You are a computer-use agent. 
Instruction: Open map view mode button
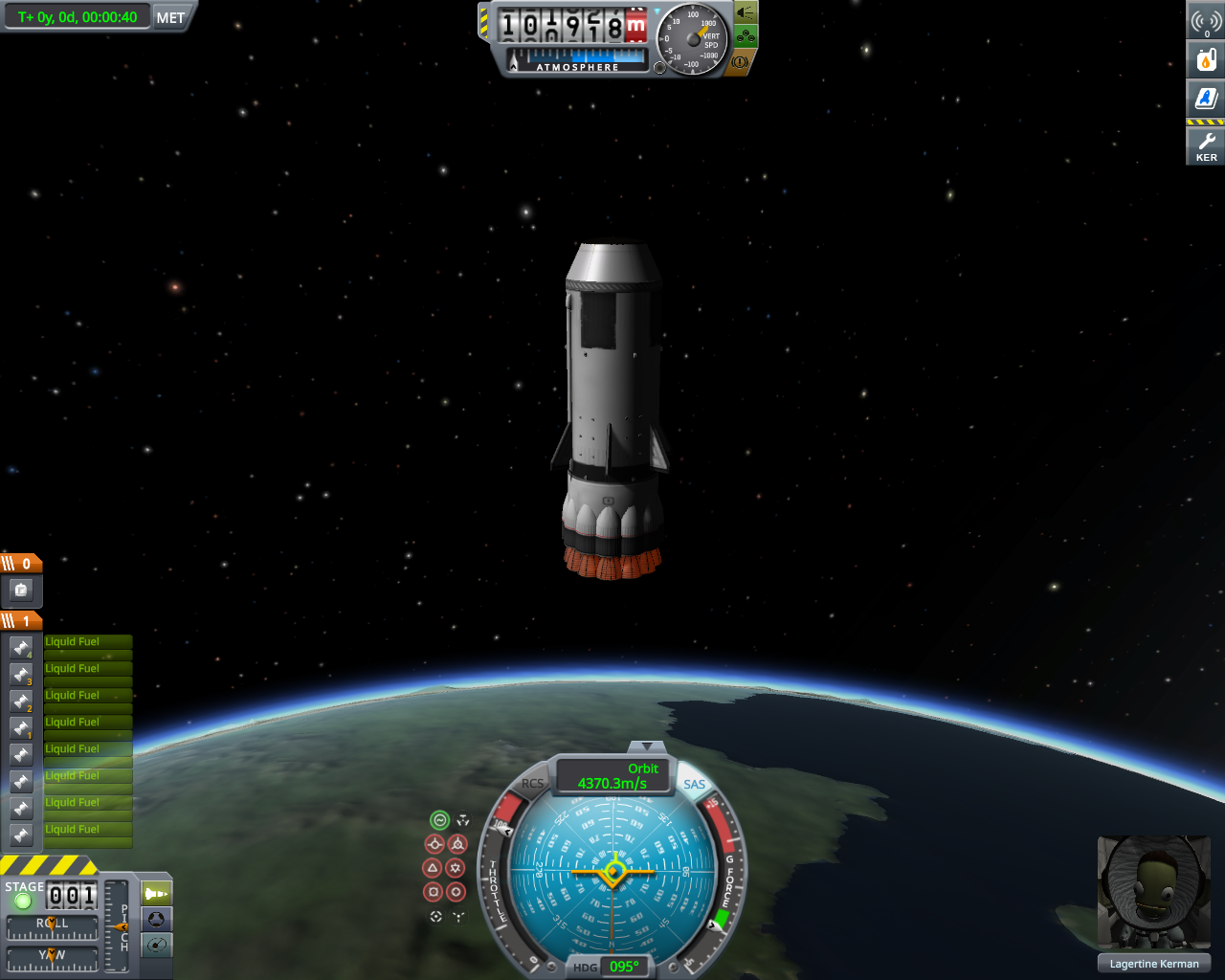point(156,946)
